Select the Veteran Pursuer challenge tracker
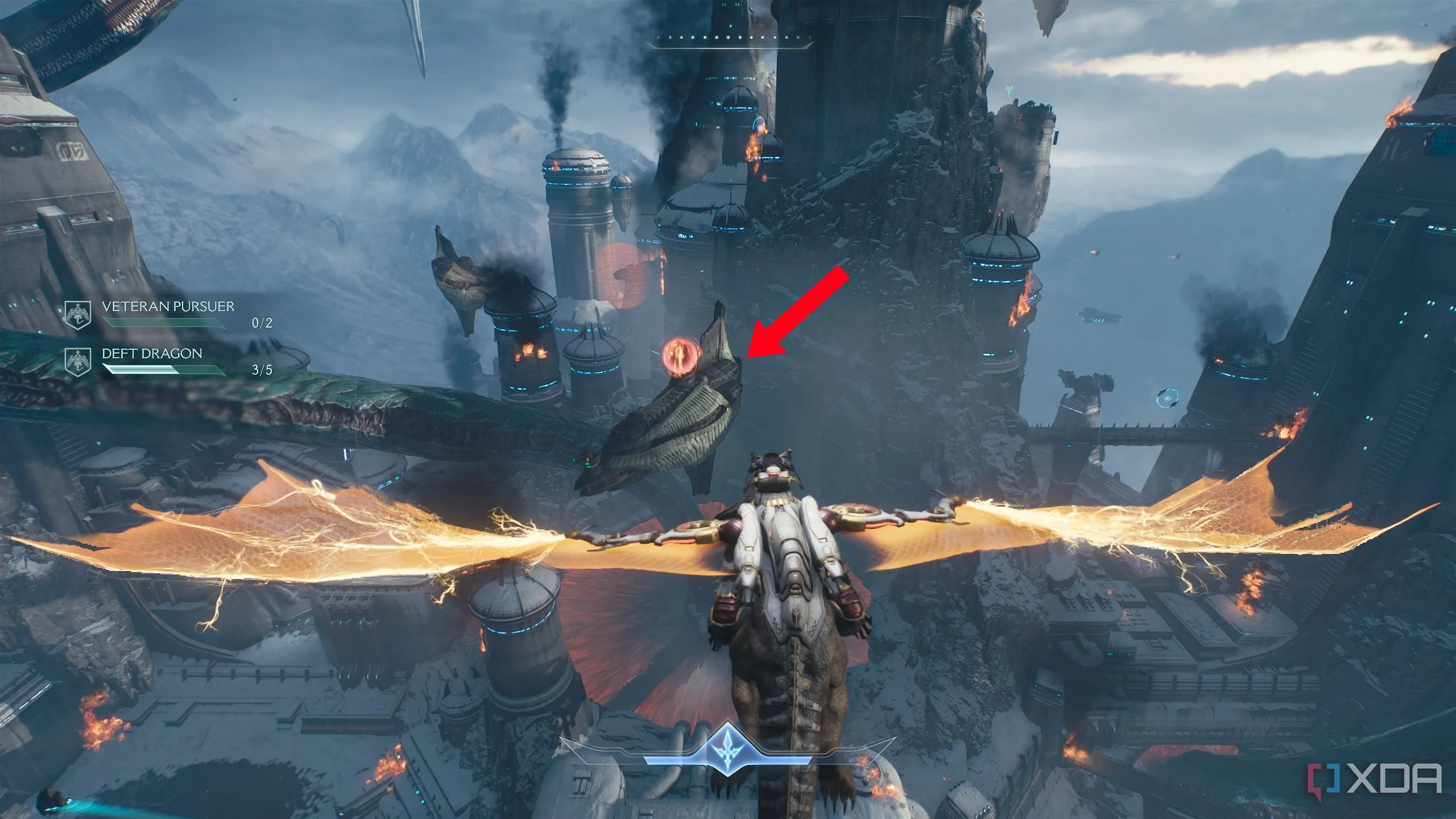Screen dimensions: 1456x819 pos(168,315)
